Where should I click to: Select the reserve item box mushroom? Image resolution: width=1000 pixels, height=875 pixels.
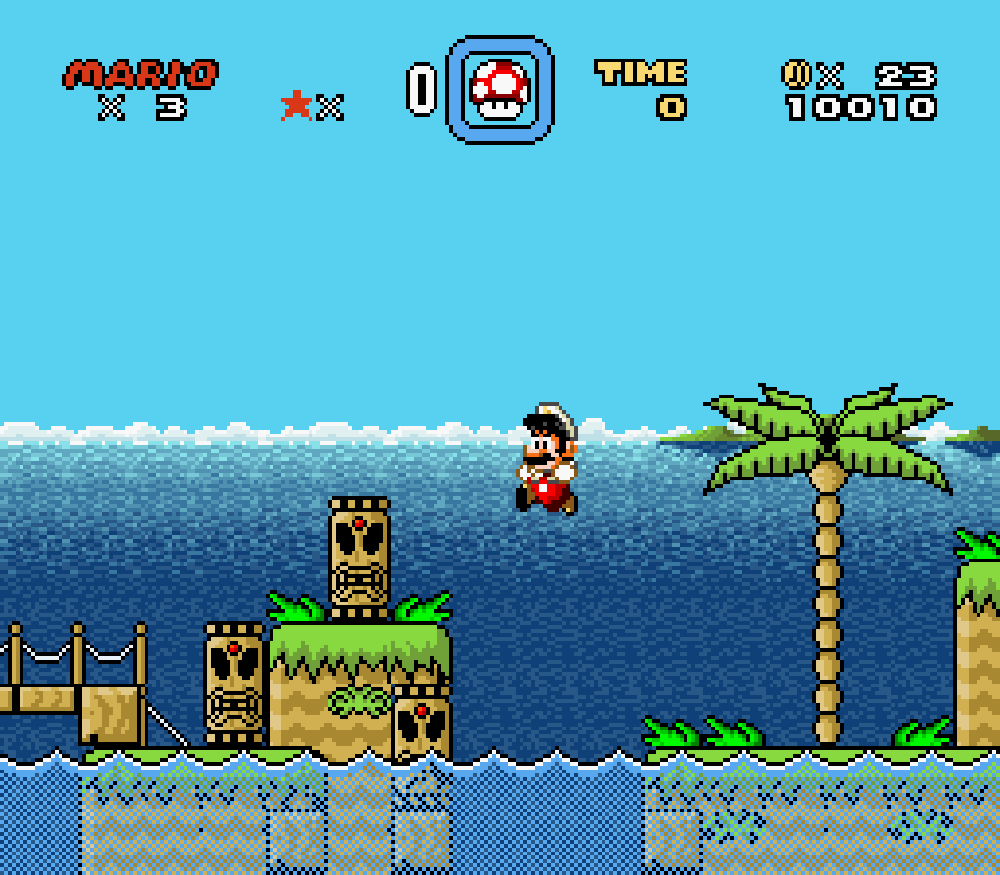tap(500, 90)
